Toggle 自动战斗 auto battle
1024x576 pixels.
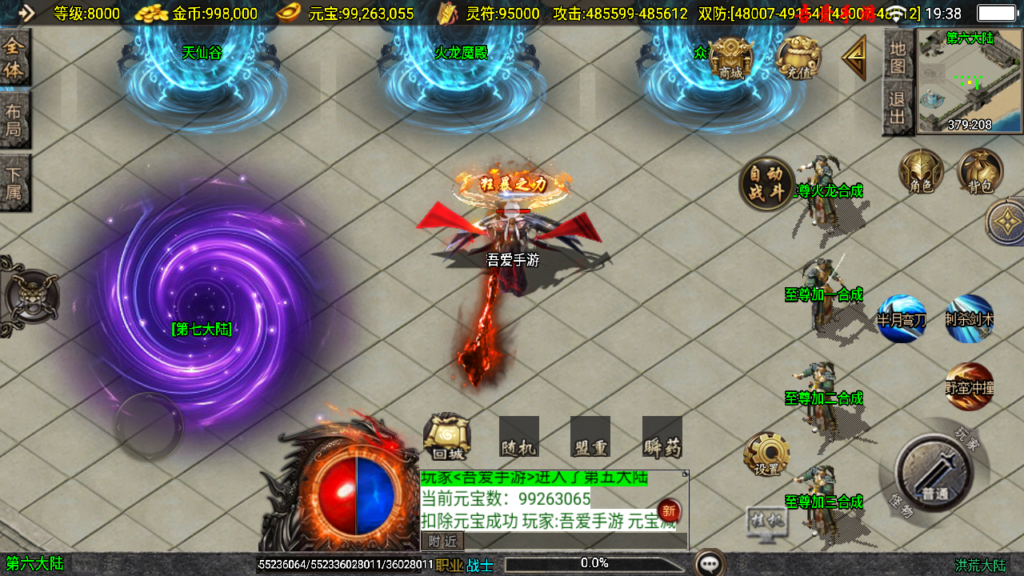coord(766,184)
